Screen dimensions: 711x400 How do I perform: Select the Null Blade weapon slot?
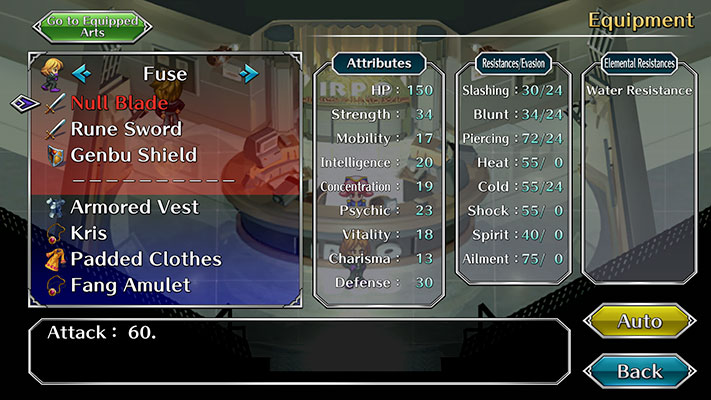click(119, 103)
